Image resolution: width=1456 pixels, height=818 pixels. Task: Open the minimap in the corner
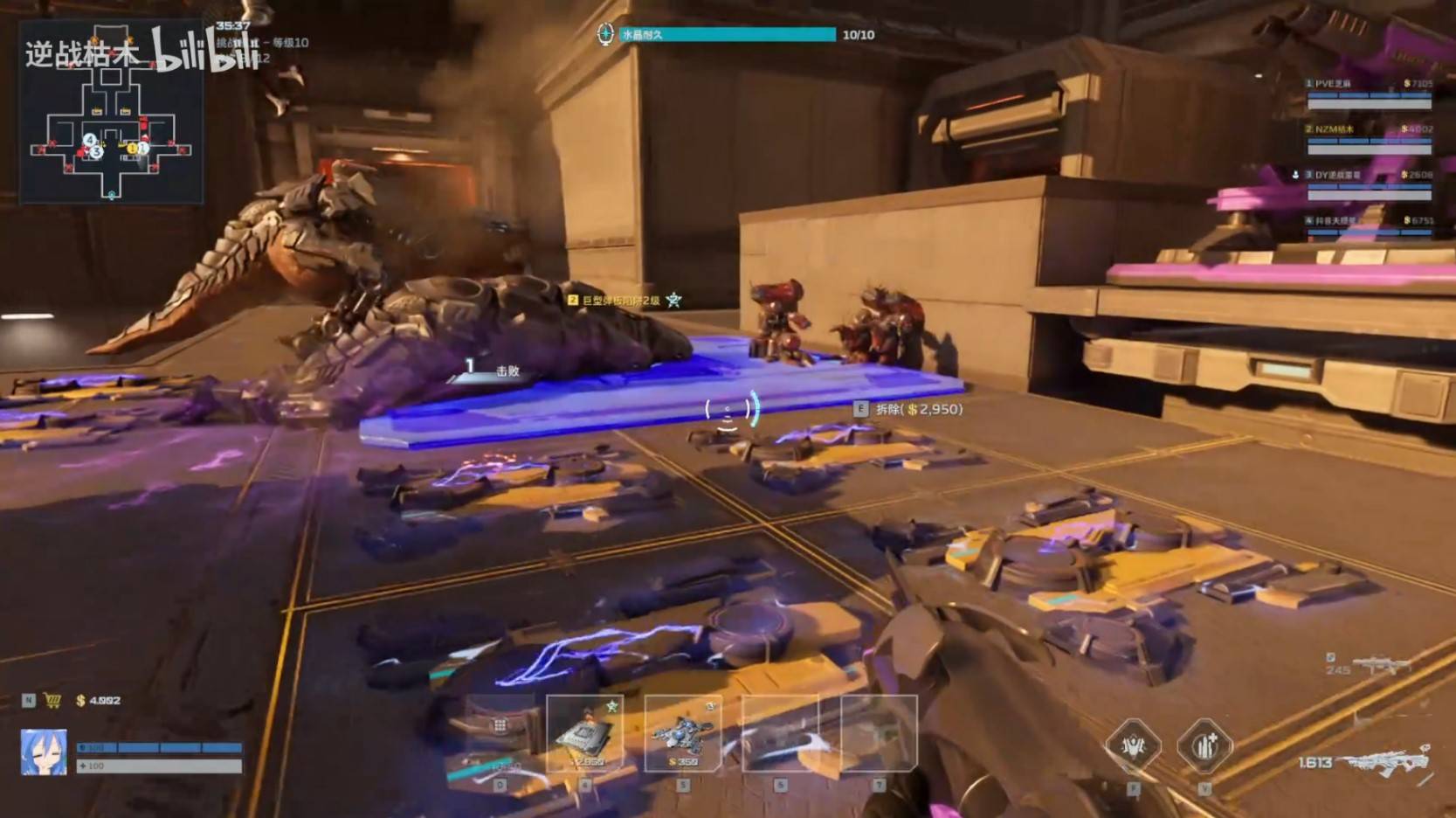pyautogui.click(x=112, y=114)
